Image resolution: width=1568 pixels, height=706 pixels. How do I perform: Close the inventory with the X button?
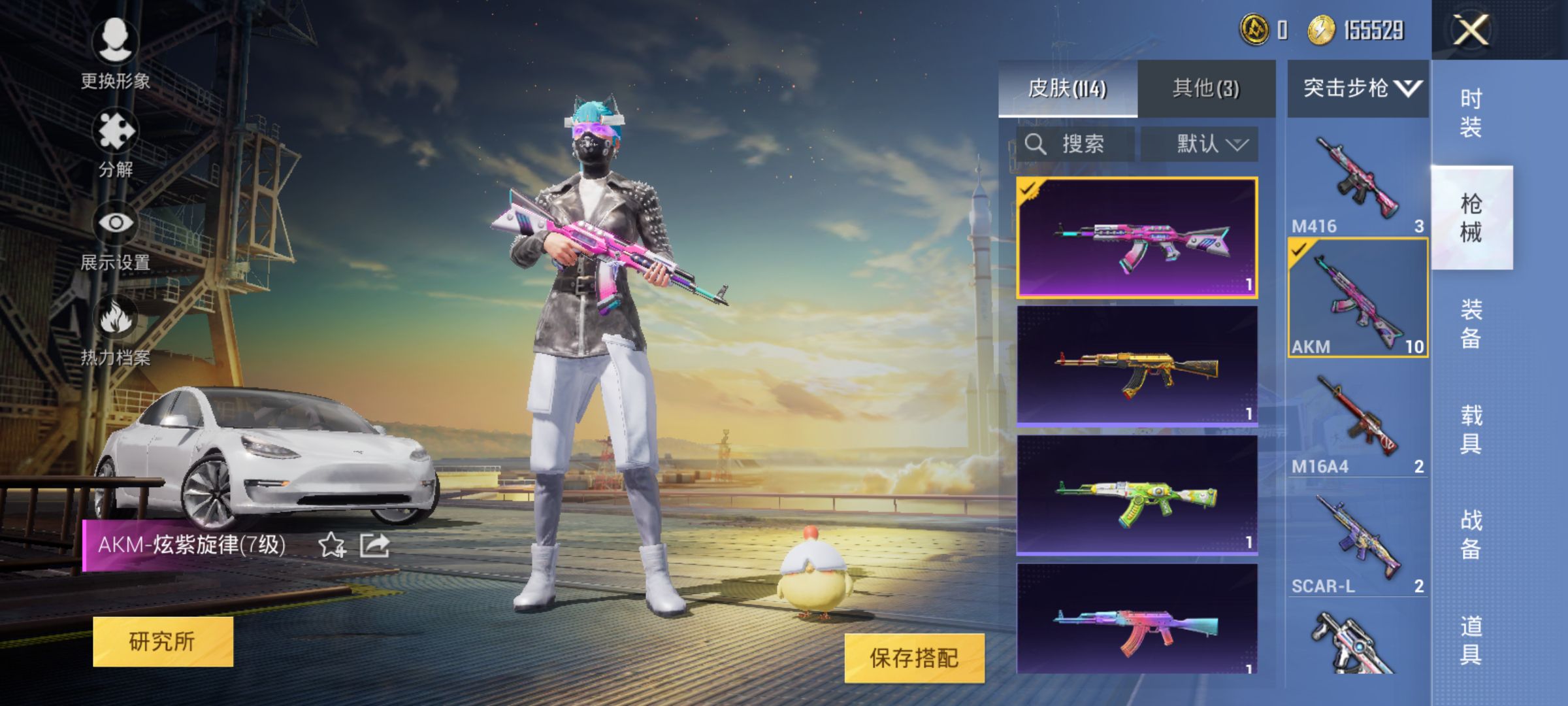(x=1470, y=30)
